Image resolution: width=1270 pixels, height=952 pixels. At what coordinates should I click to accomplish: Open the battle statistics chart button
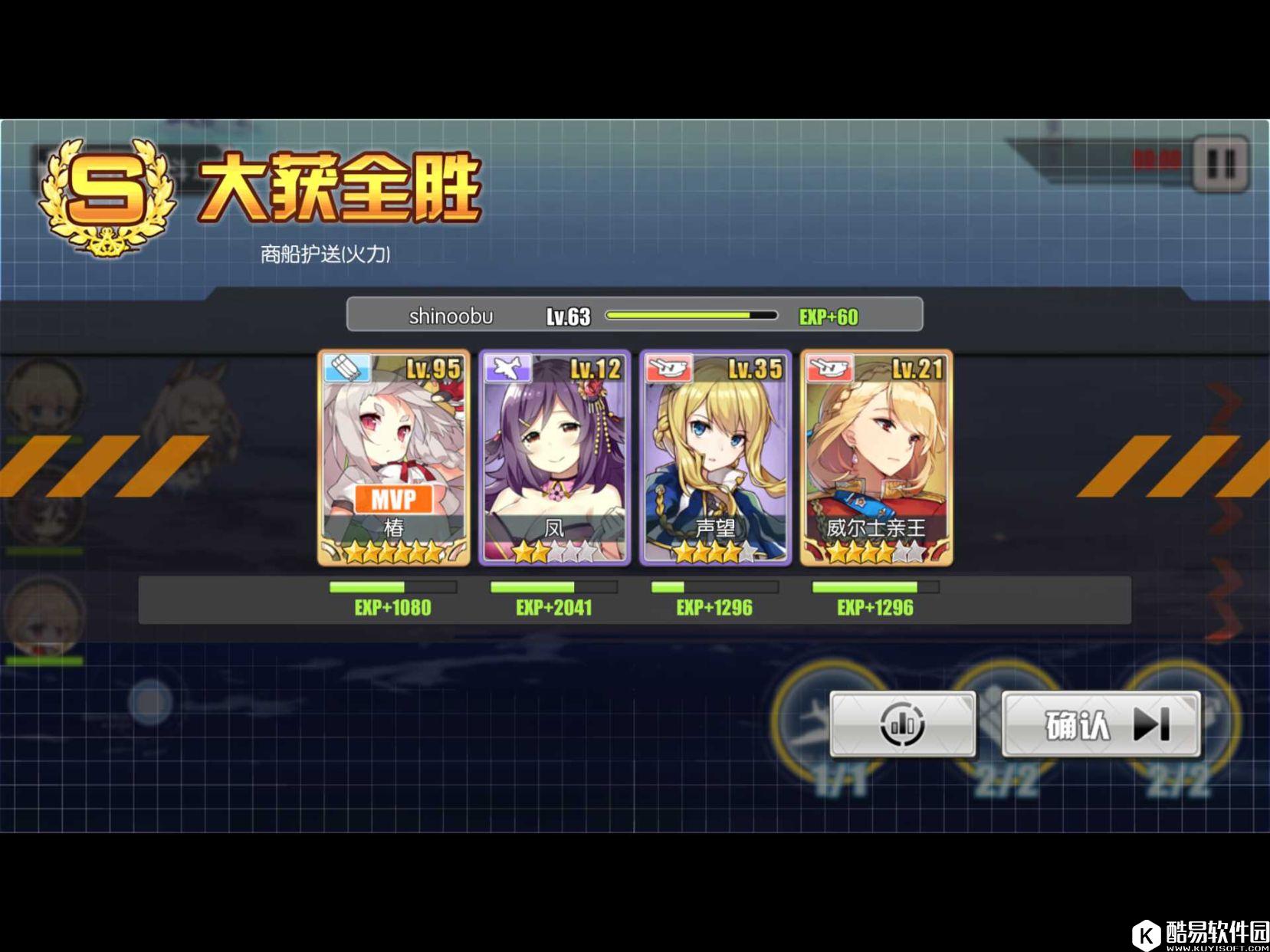903,724
